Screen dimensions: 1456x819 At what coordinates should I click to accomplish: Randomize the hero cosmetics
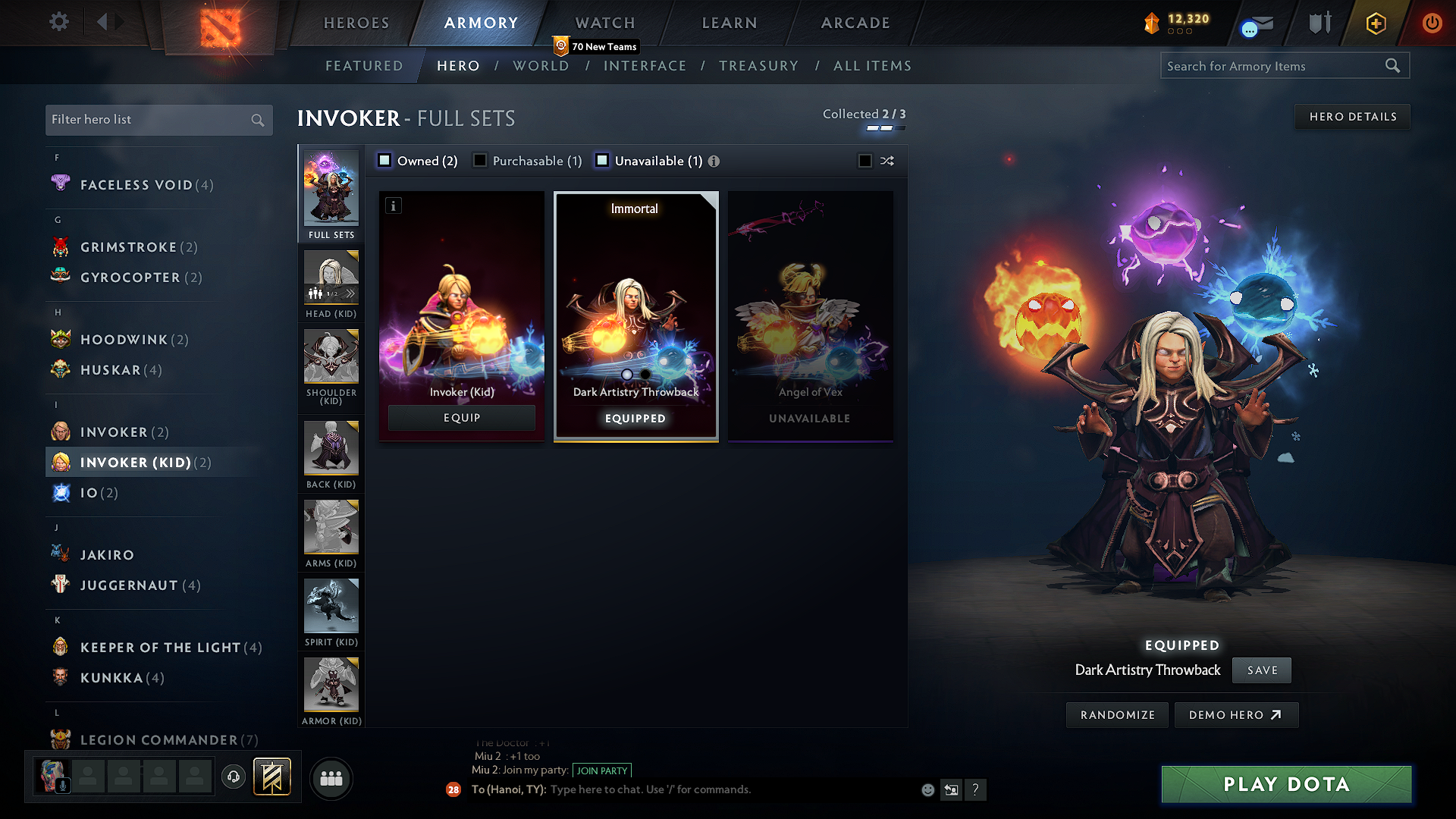click(x=1117, y=715)
